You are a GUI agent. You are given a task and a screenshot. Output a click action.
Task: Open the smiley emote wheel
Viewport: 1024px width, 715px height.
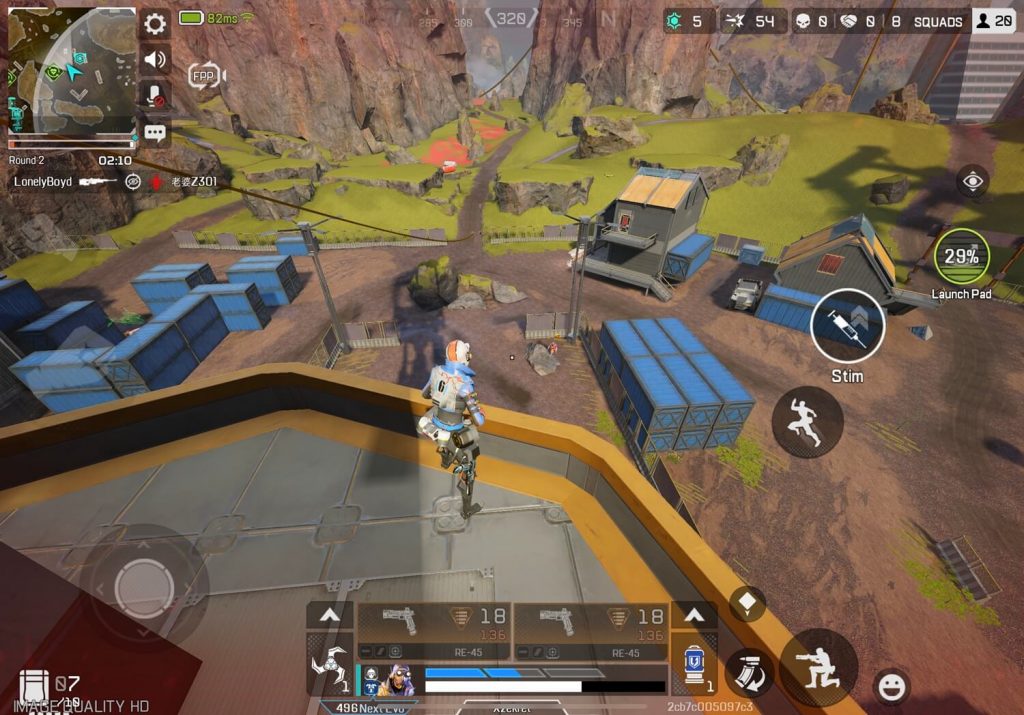click(891, 686)
